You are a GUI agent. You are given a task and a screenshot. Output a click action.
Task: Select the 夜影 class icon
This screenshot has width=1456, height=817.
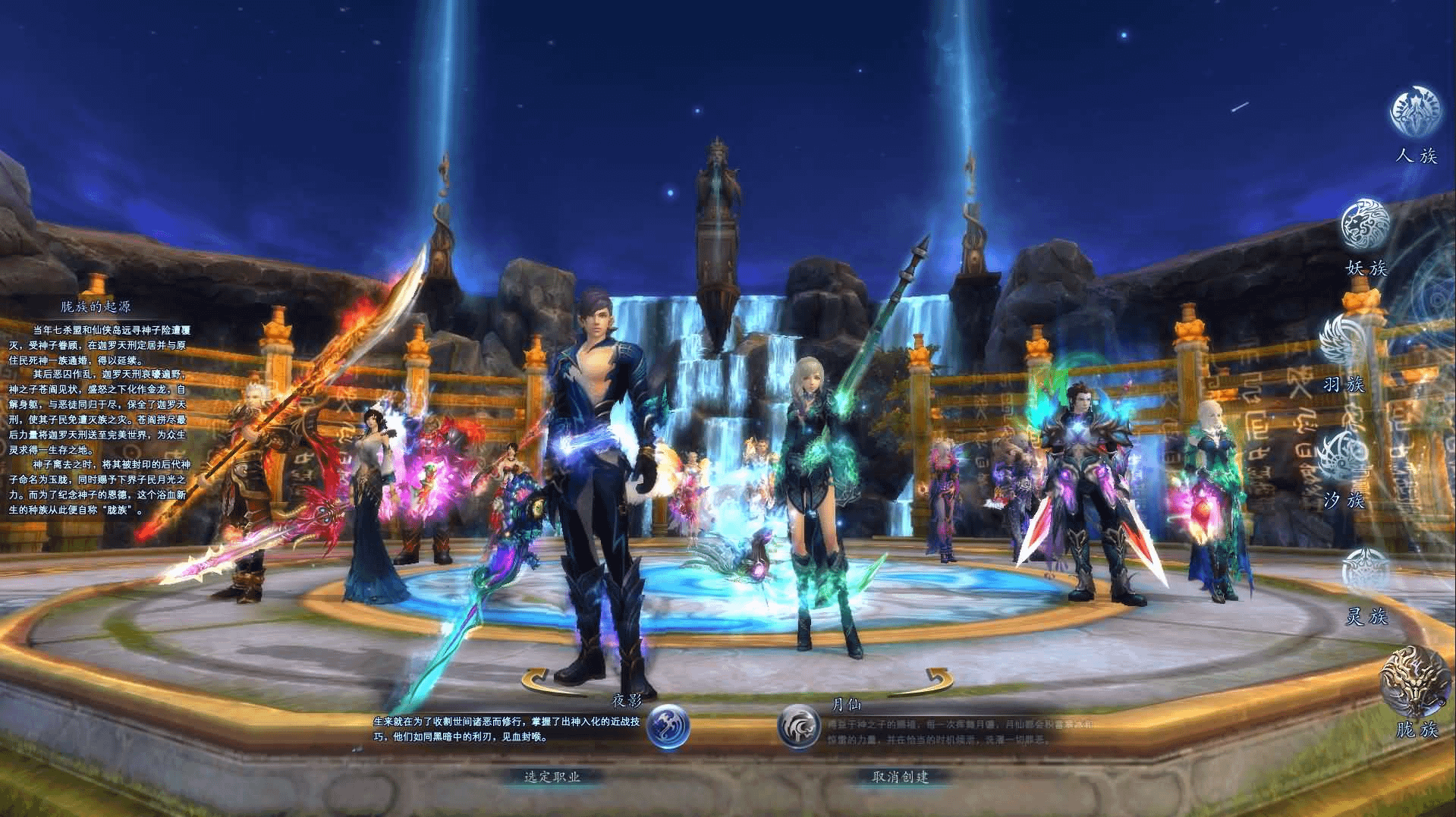click(668, 727)
